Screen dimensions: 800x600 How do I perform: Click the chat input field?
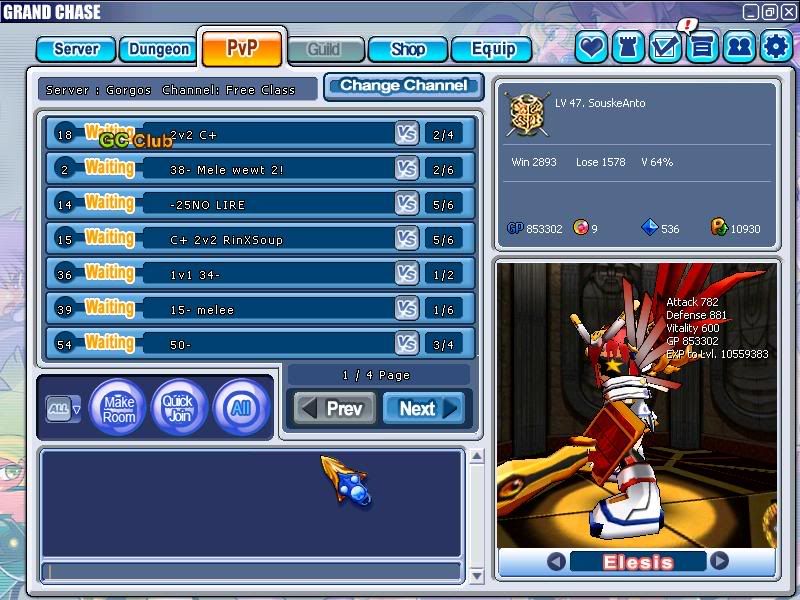point(250,571)
